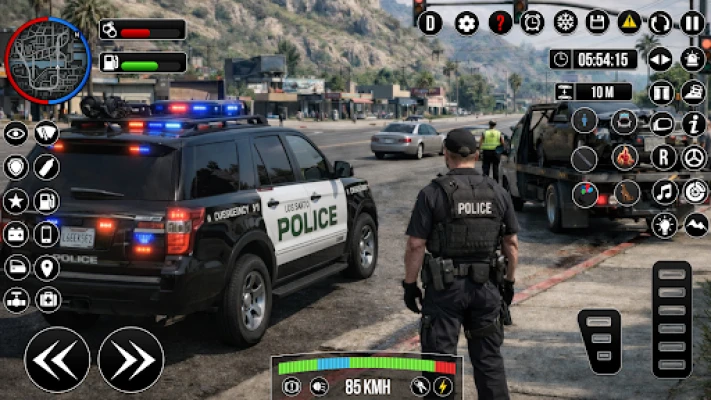Toggle the eye camera view icon
The width and height of the screenshot is (711, 400).
point(15,133)
